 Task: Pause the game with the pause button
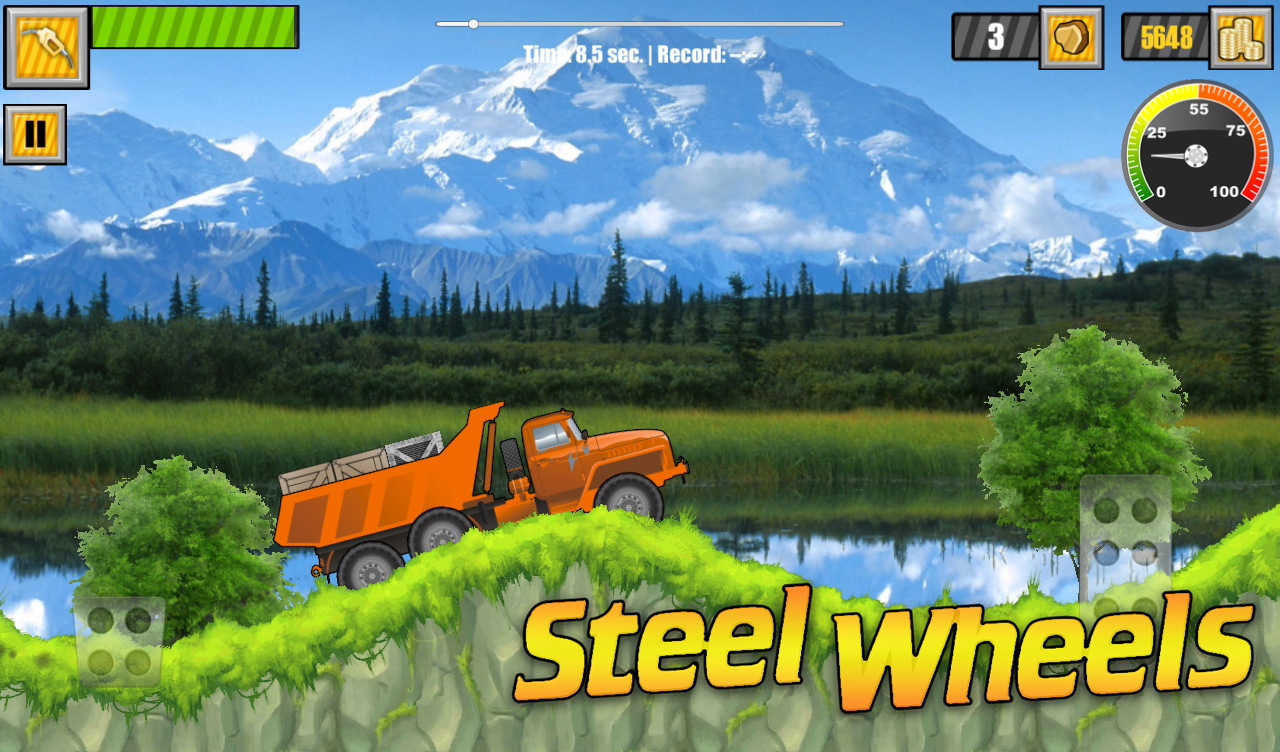[x=35, y=134]
